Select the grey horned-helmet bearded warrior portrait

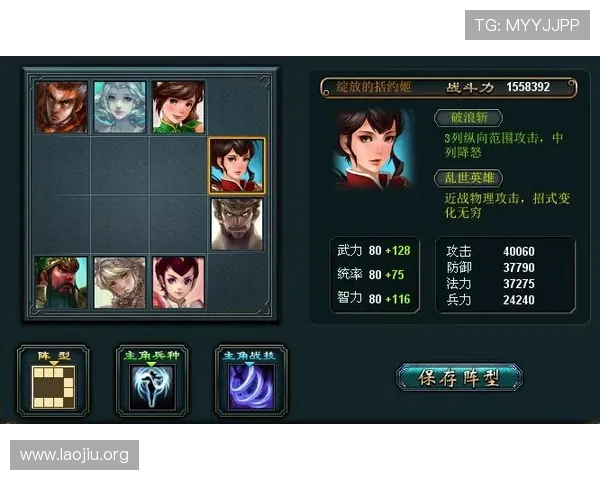(x=237, y=224)
